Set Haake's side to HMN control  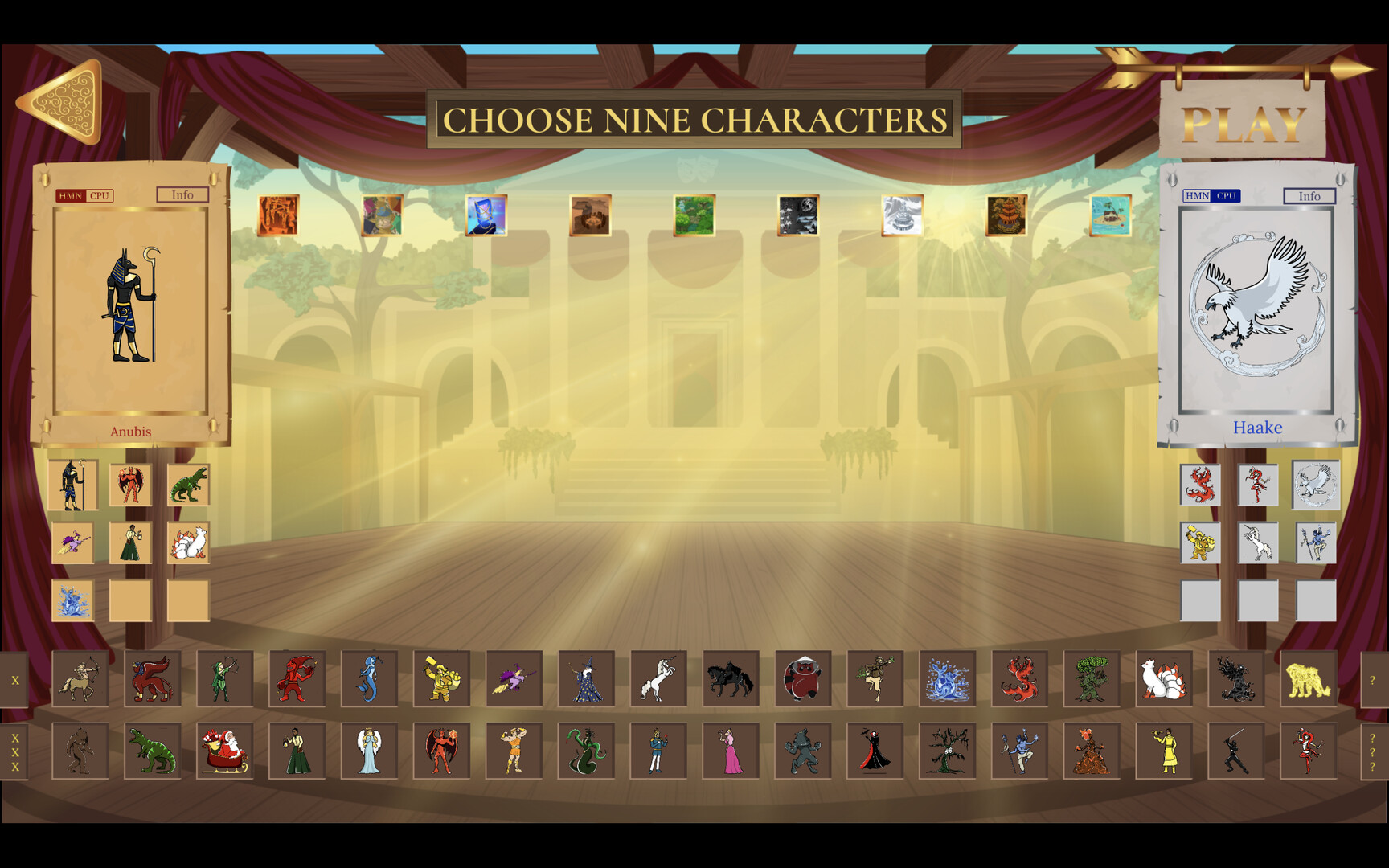click(x=1195, y=195)
